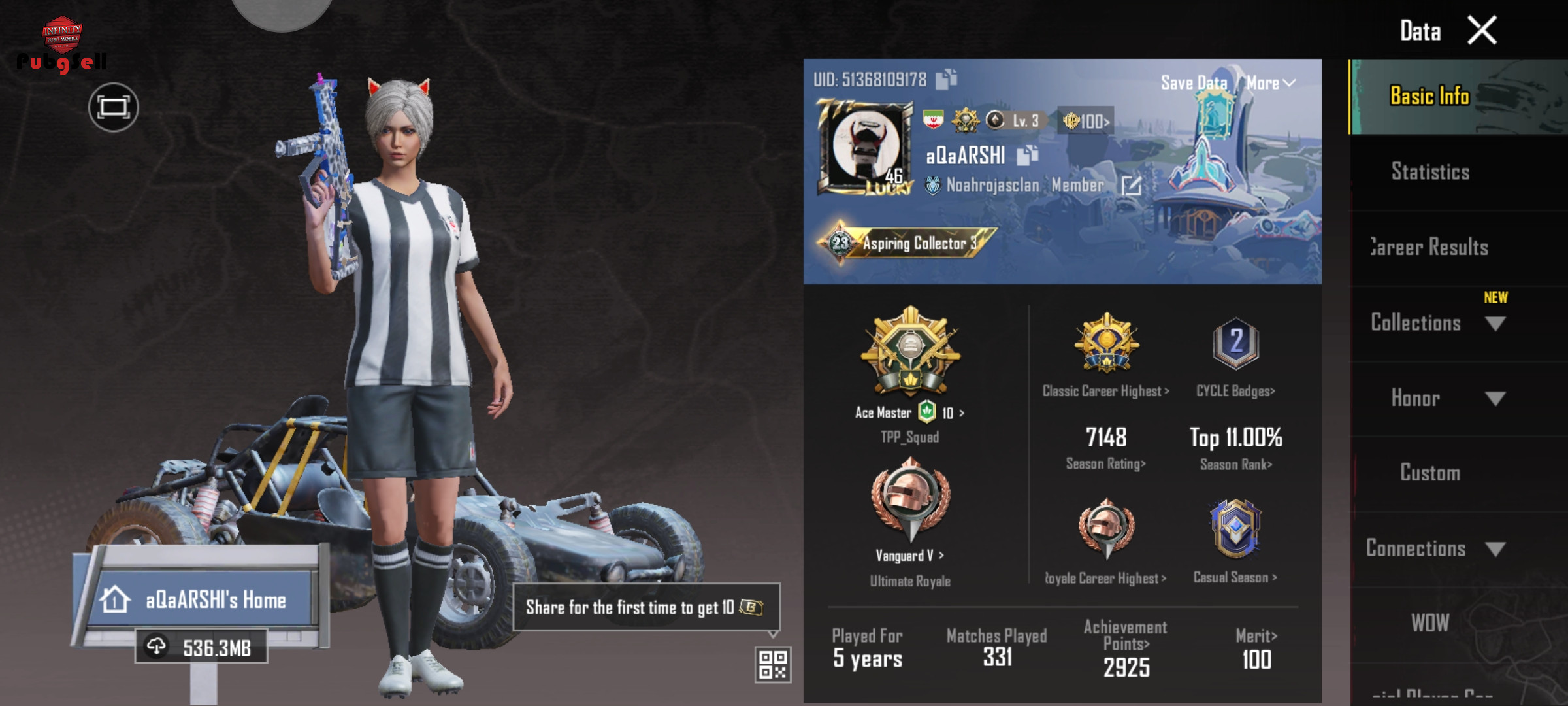
Task: Switch to the Statistics tab
Action: click(1430, 172)
